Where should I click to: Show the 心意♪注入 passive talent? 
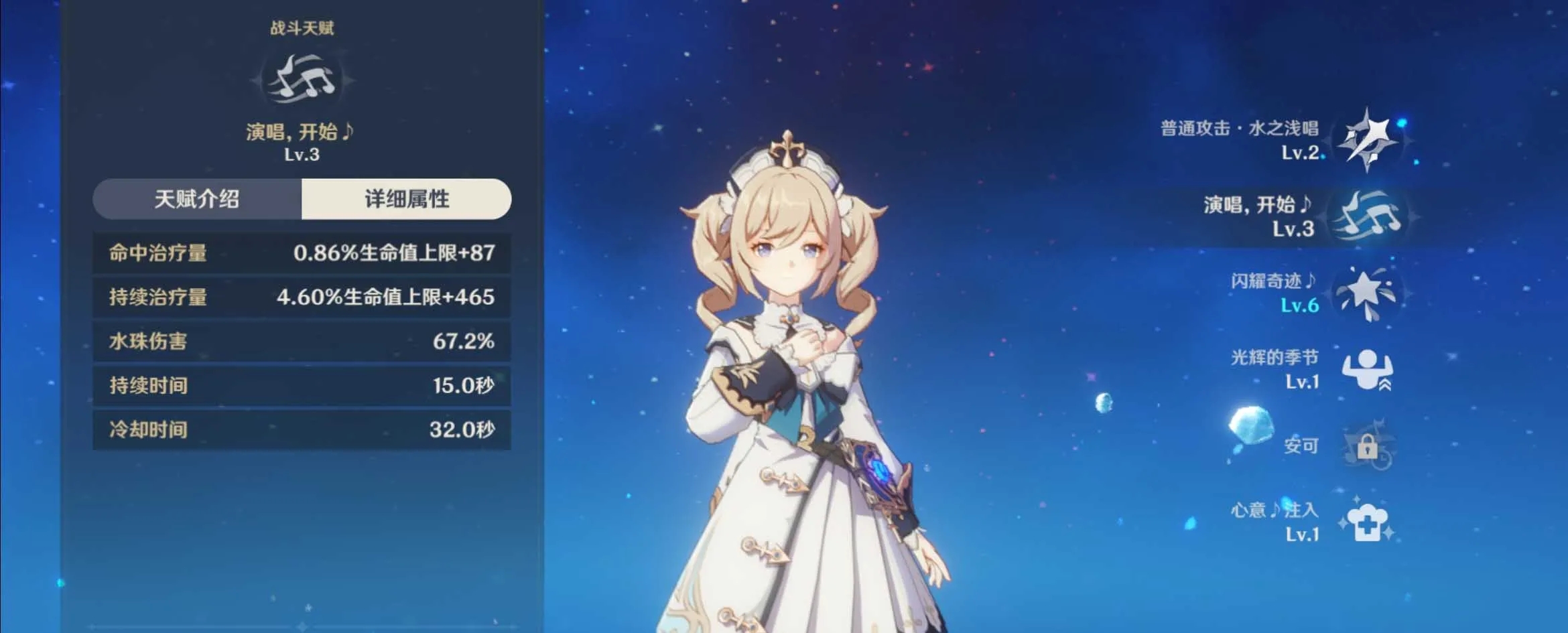(1366, 522)
